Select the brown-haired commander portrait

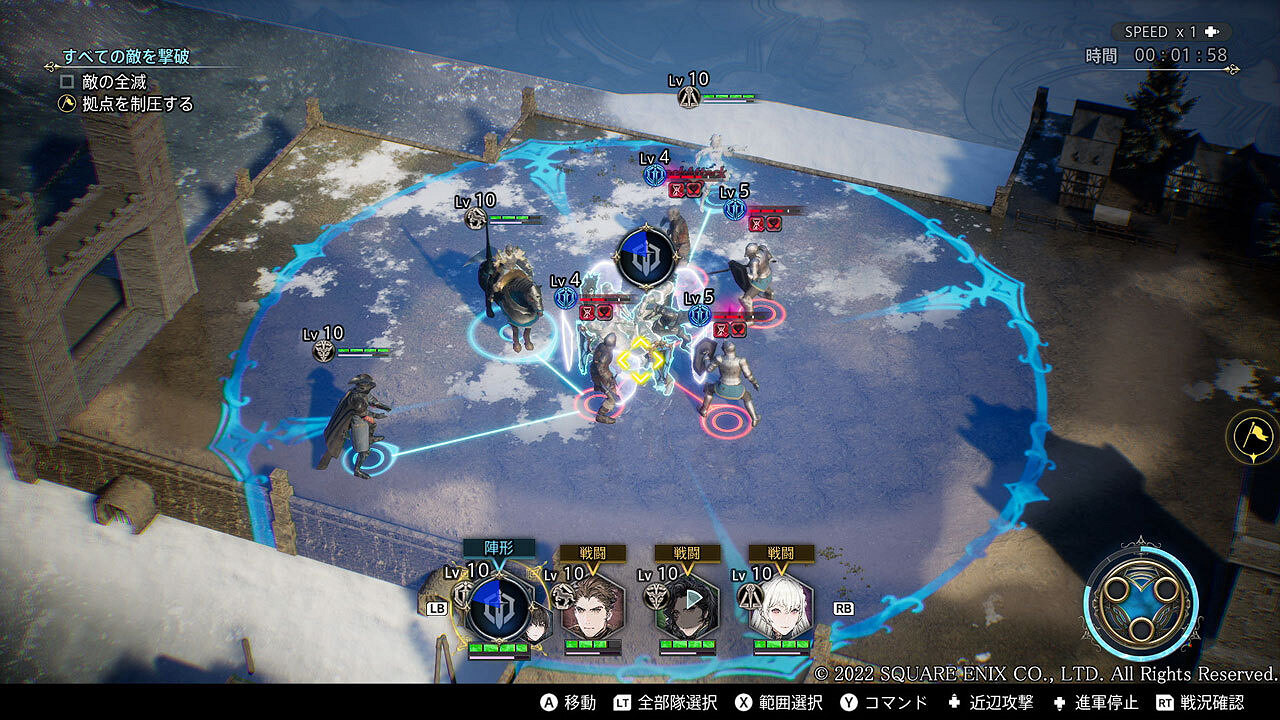coord(593,606)
